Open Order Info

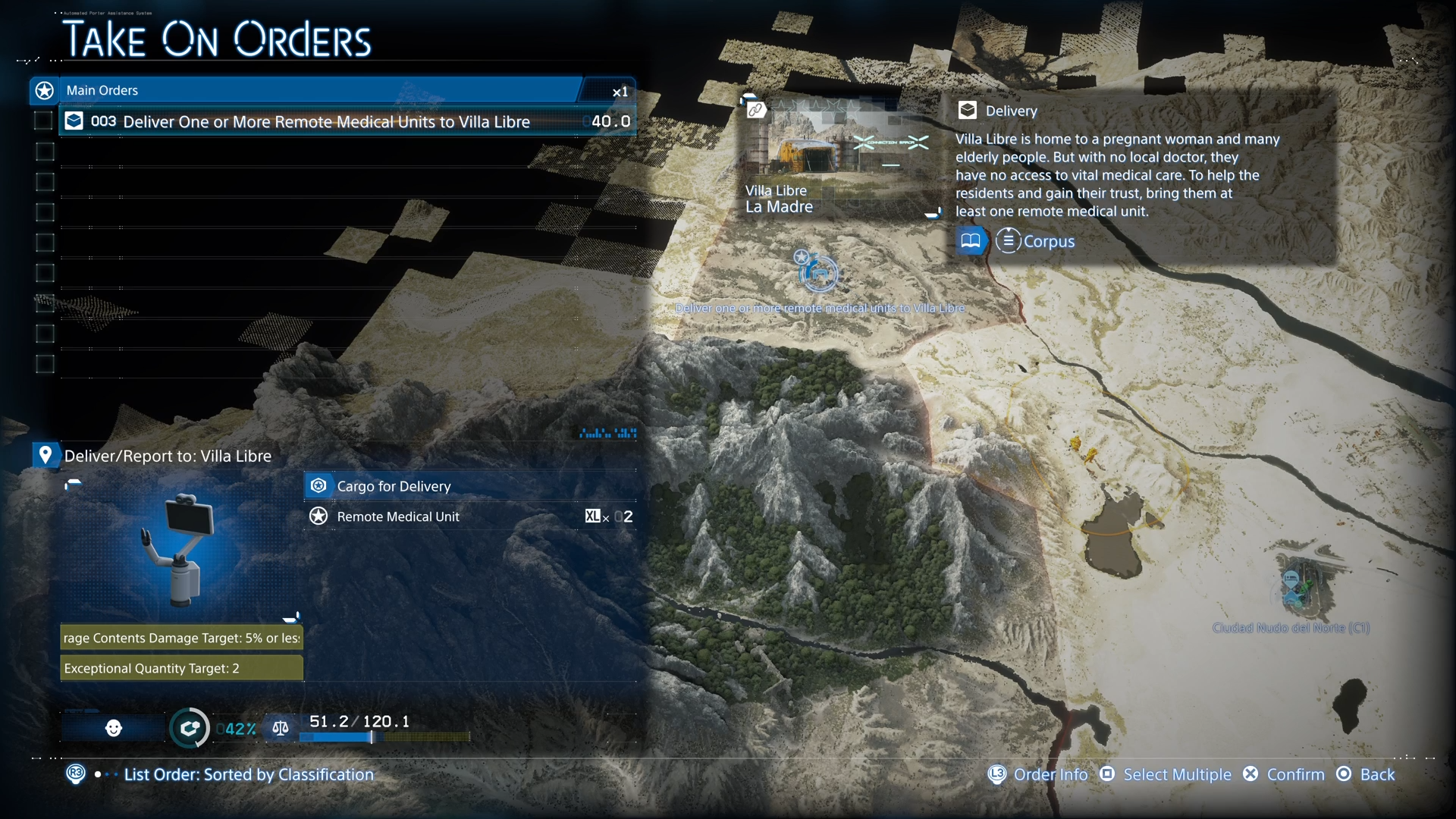click(1050, 774)
